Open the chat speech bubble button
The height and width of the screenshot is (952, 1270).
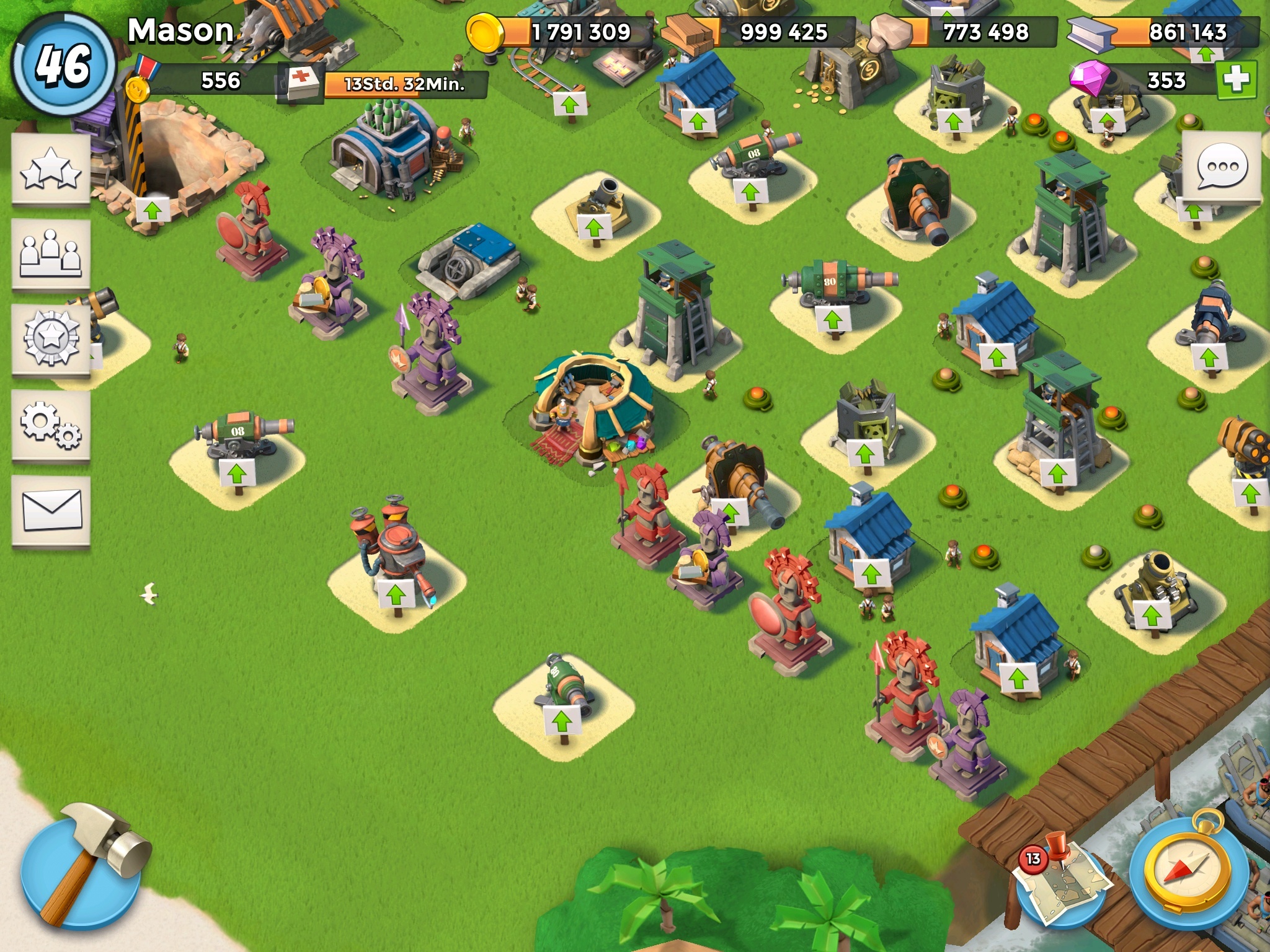[x=1221, y=167]
